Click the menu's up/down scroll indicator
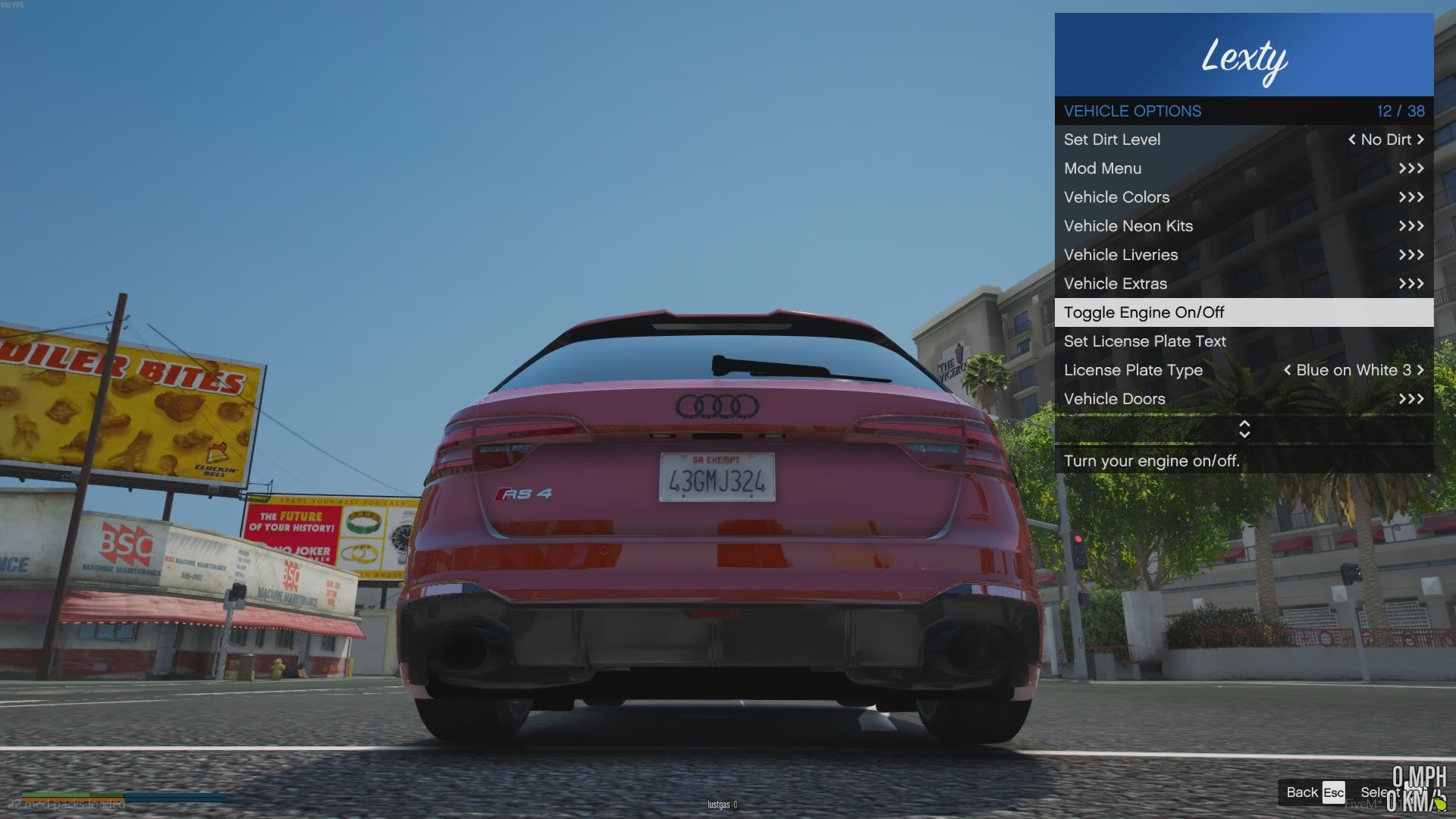 coord(1244,429)
